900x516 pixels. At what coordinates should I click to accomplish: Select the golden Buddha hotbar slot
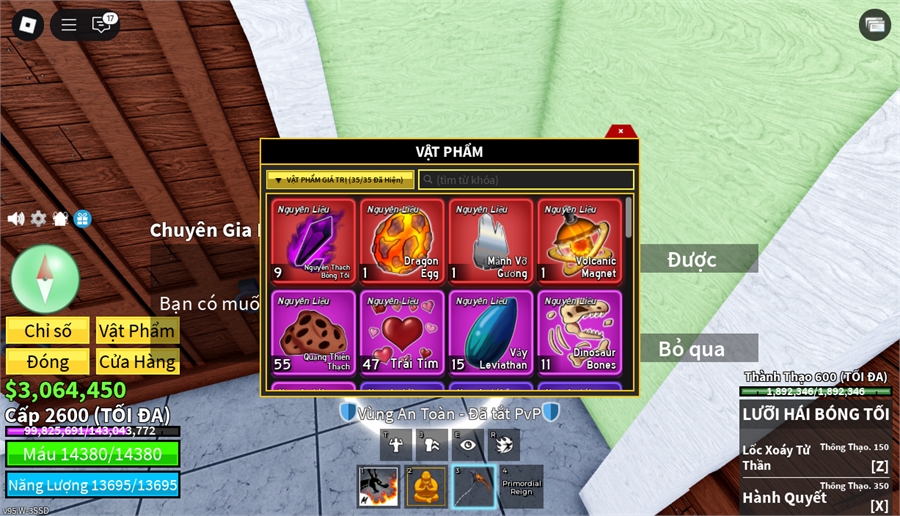point(426,486)
